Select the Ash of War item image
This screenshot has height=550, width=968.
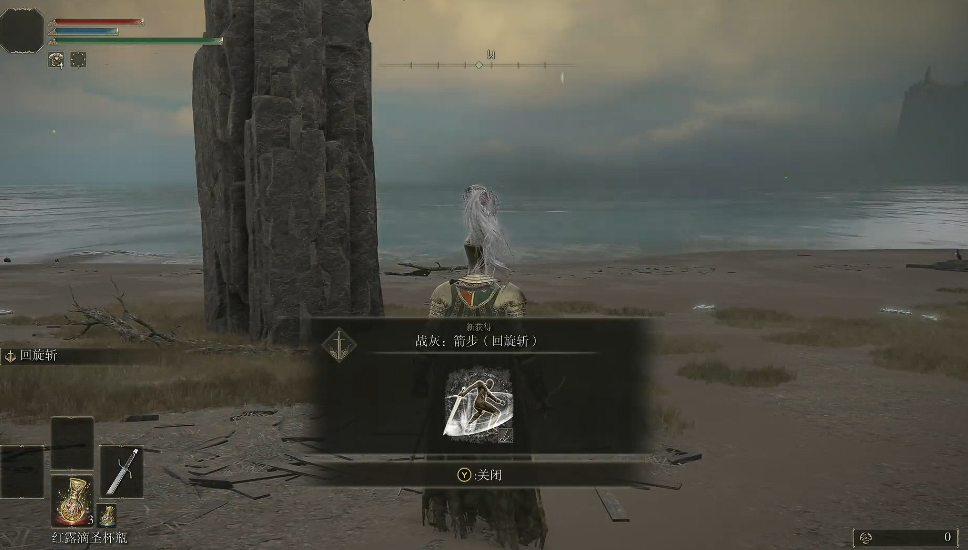[478, 404]
